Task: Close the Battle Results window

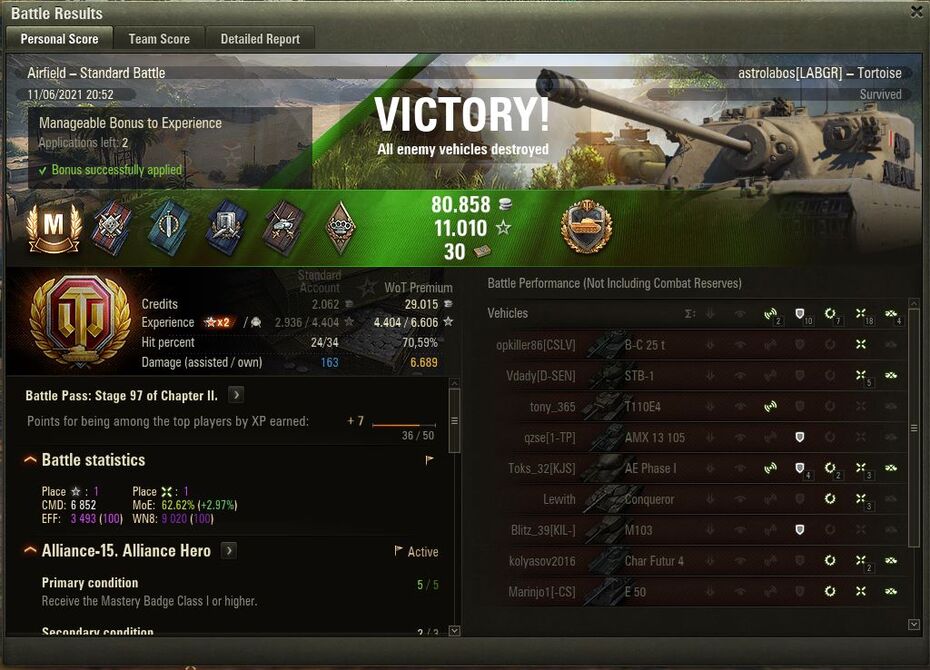Action: pyautogui.click(x=917, y=12)
